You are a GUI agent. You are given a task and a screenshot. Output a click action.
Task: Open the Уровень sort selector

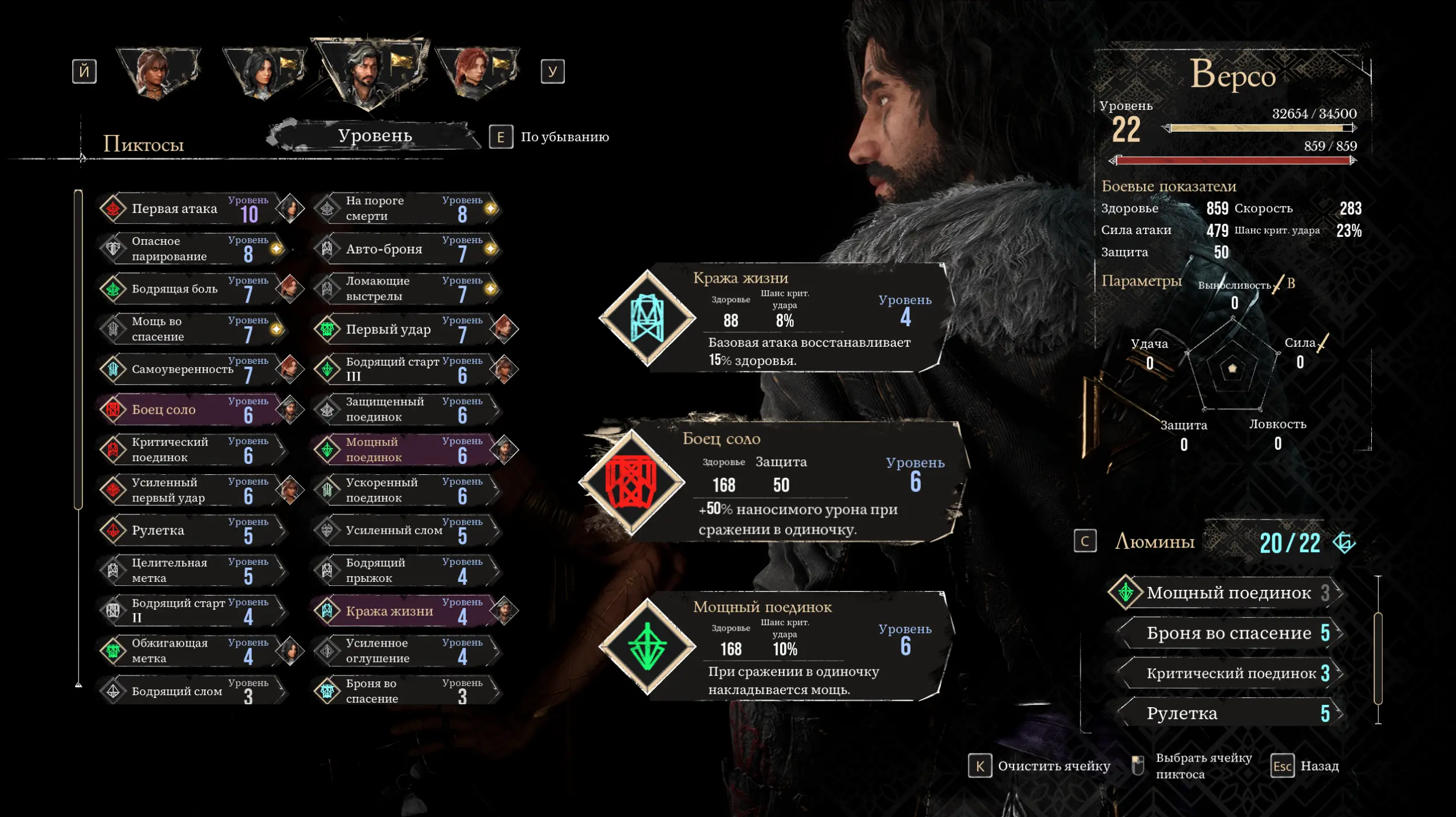point(375,136)
